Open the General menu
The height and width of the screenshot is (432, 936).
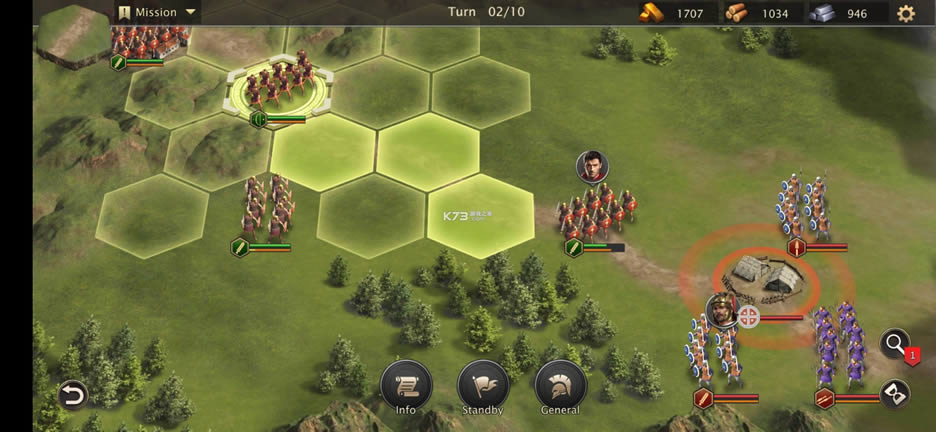pos(560,386)
